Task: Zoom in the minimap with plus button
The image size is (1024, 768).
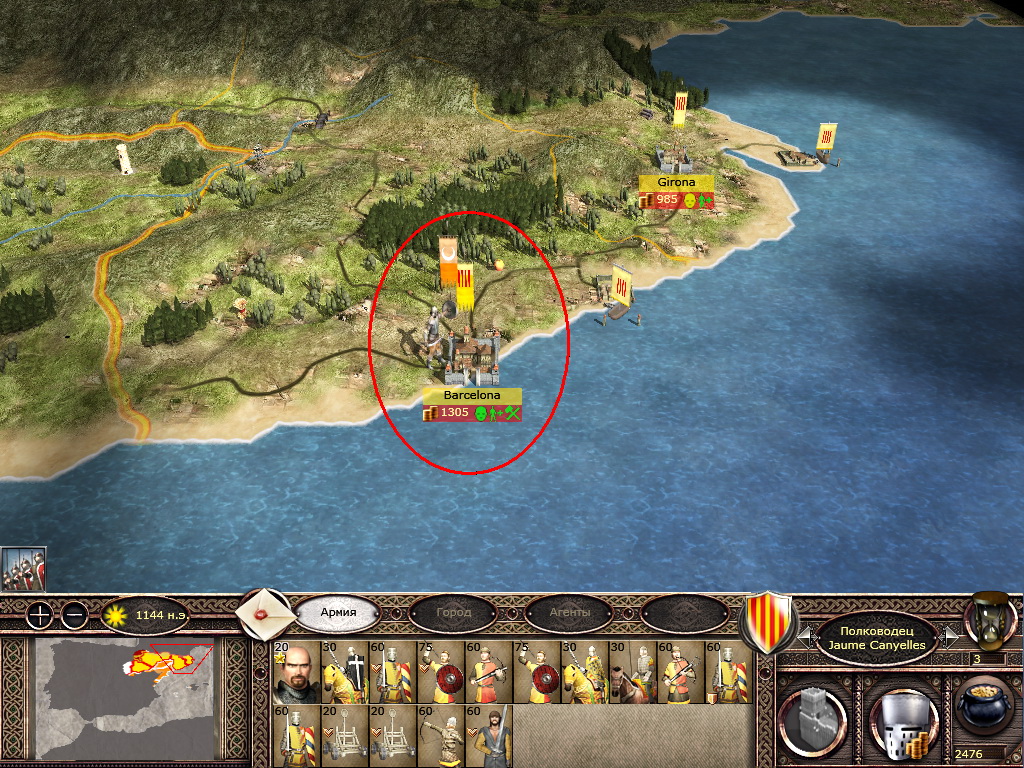Action: (x=38, y=615)
